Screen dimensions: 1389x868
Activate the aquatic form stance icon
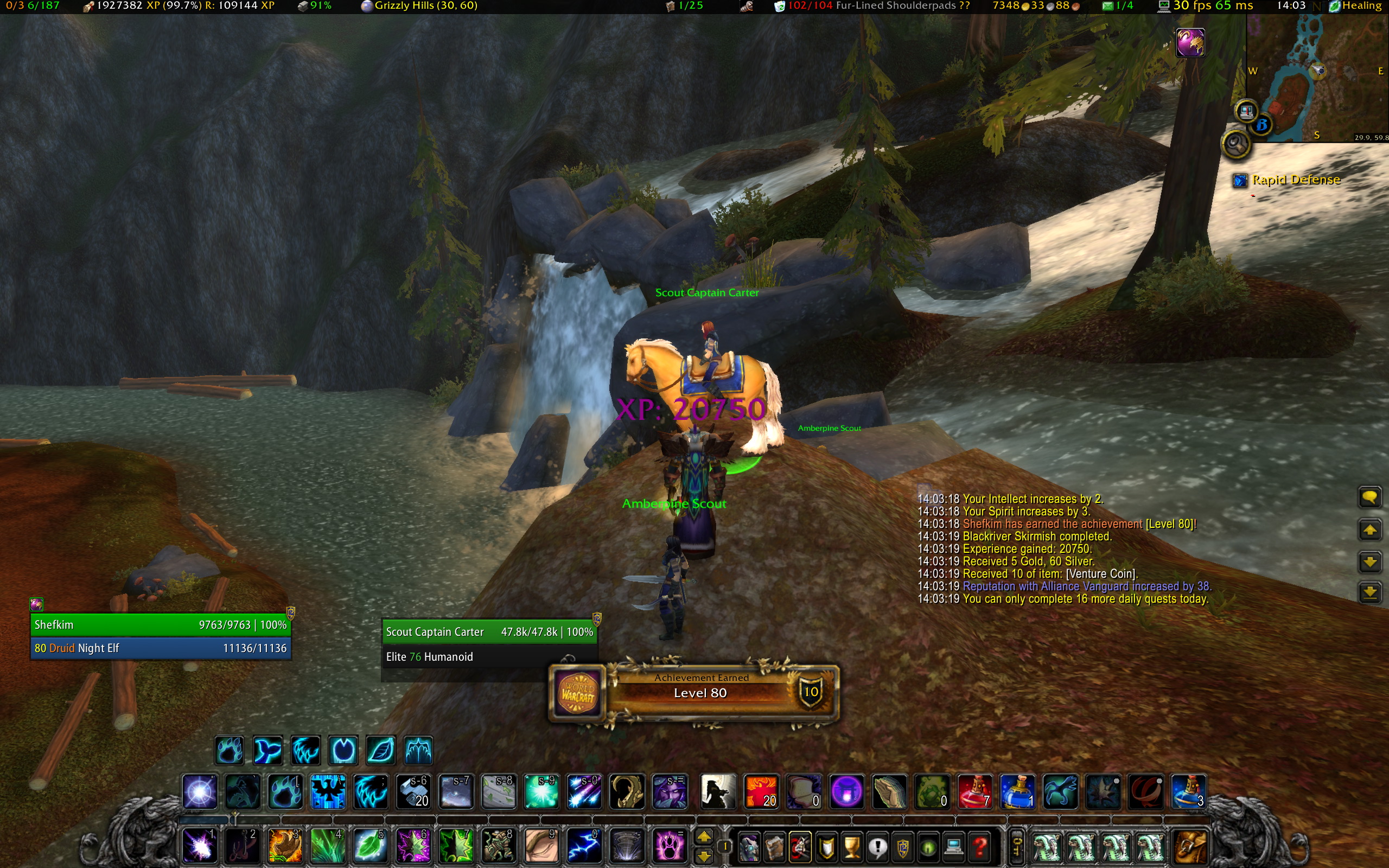267,750
